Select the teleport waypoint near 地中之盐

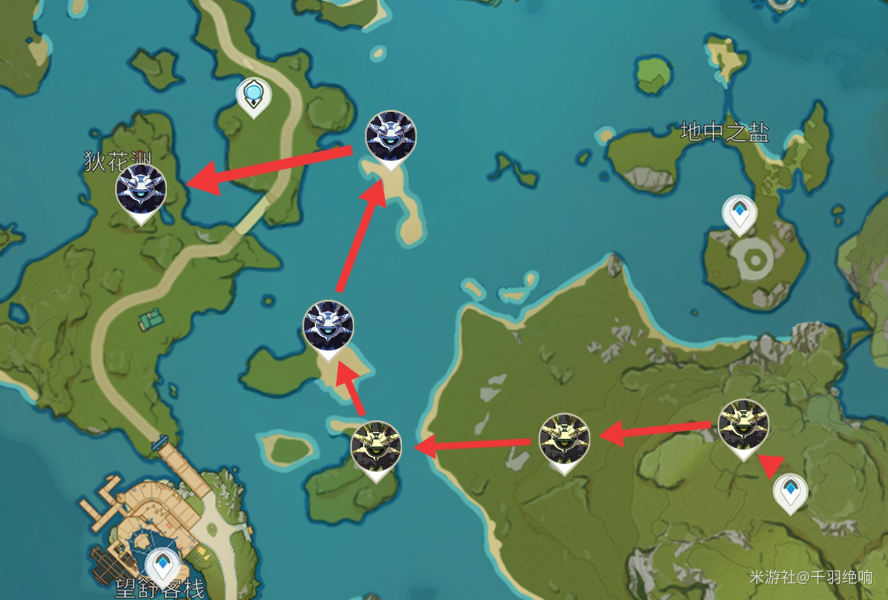coord(740,213)
